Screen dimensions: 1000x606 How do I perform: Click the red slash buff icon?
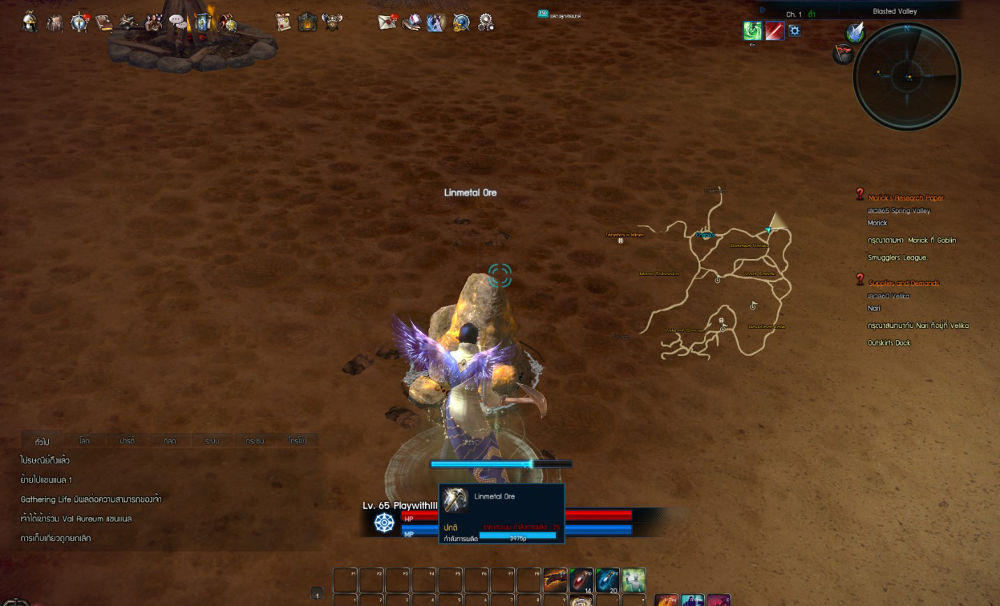click(774, 31)
